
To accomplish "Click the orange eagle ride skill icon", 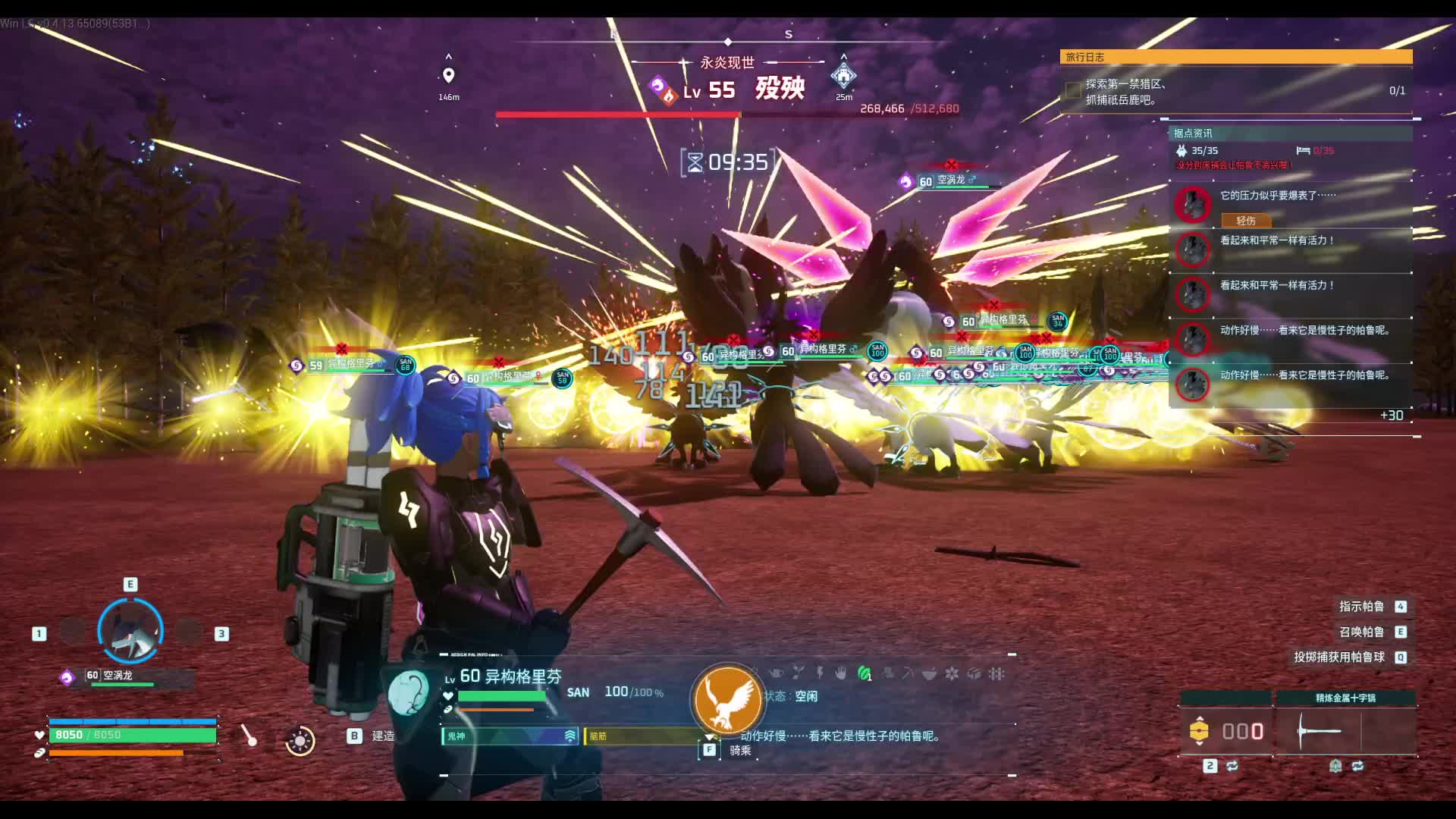I will coord(726,700).
